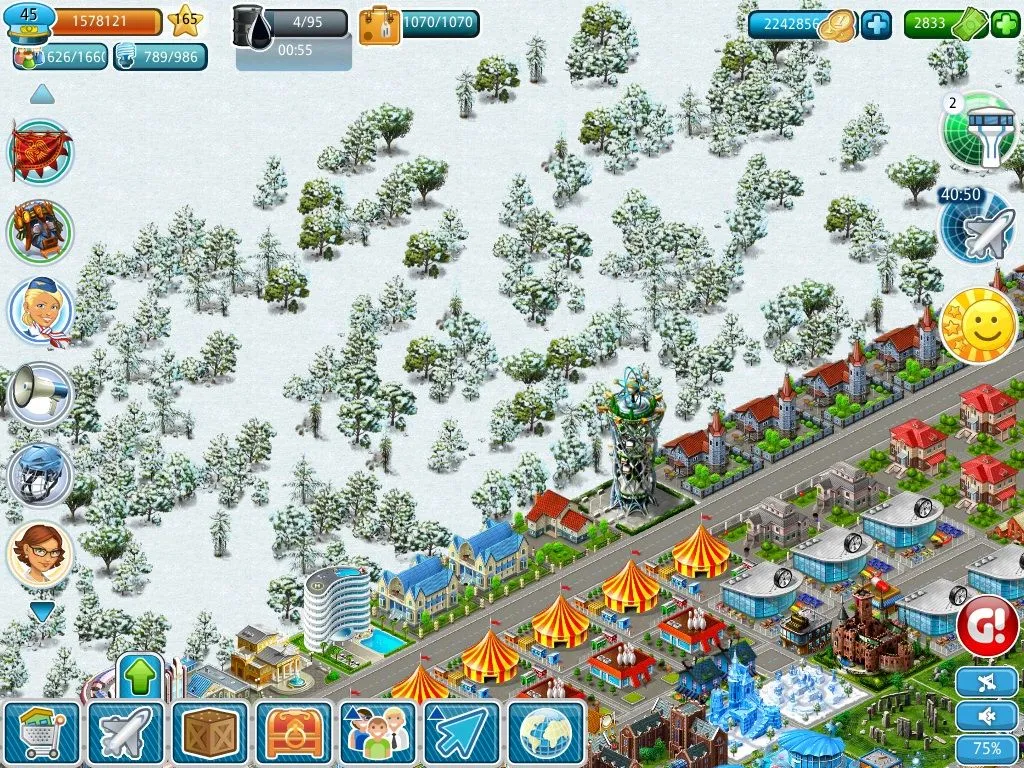Open the airplane menu in bottom toolbar
Screen dimensions: 1024x768
[x=125, y=733]
